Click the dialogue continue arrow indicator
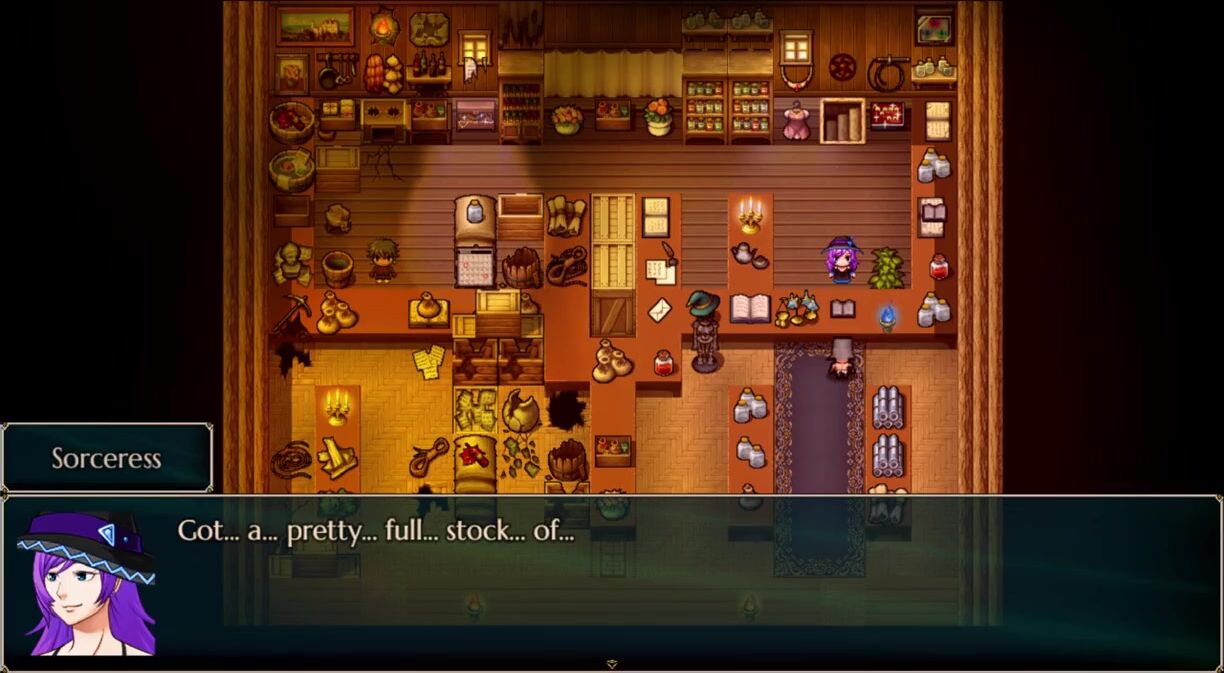 point(612,663)
